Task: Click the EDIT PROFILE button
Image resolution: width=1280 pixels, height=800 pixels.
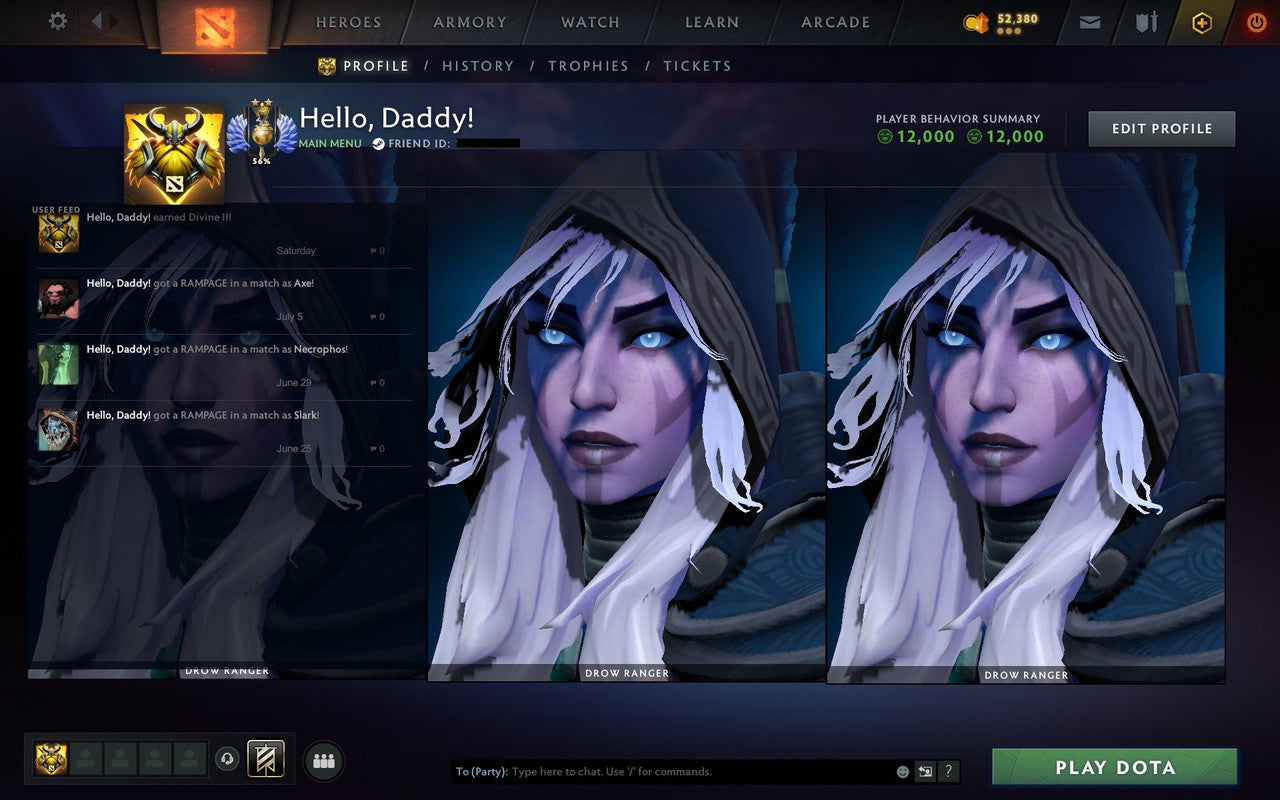Action: [x=1161, y=128]
